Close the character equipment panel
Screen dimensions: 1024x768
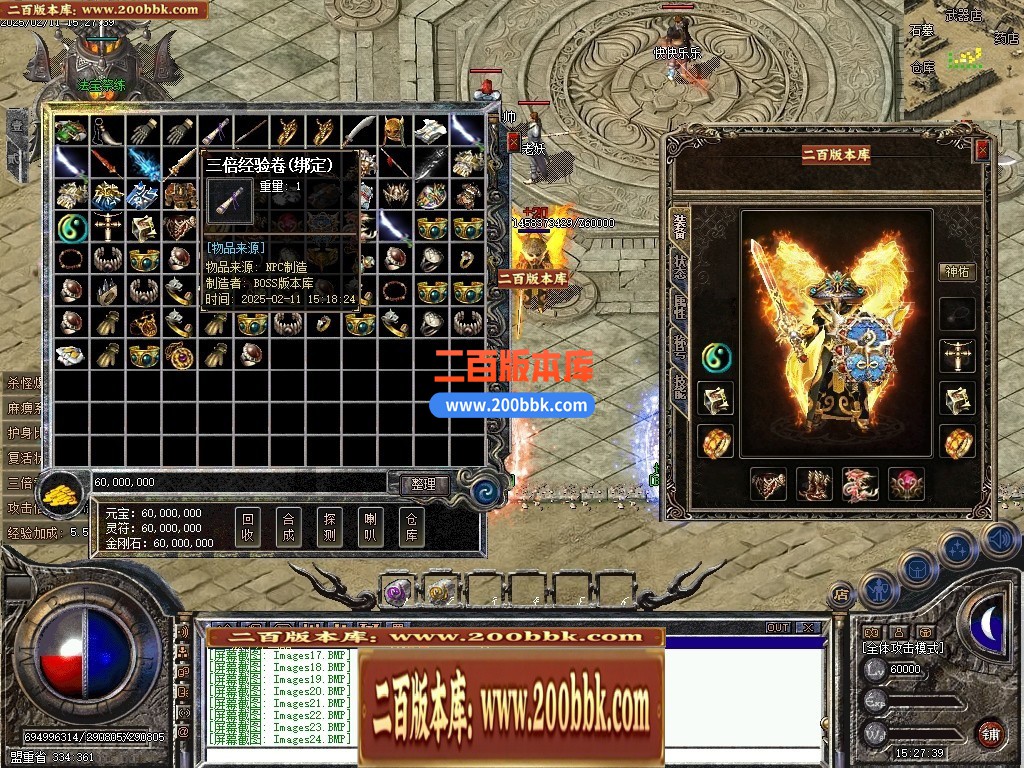tap(982, 150)
